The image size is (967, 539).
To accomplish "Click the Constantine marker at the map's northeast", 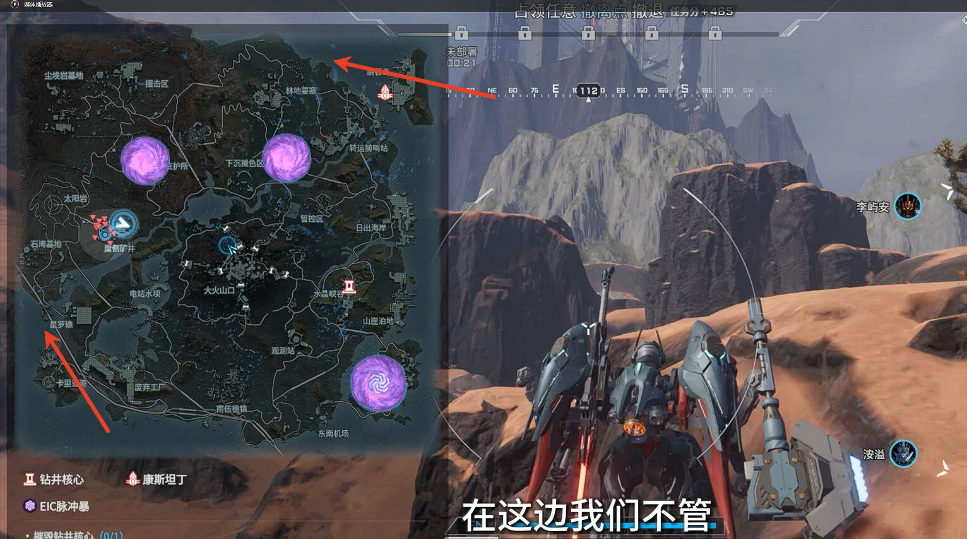I will [x=385, y=92].
